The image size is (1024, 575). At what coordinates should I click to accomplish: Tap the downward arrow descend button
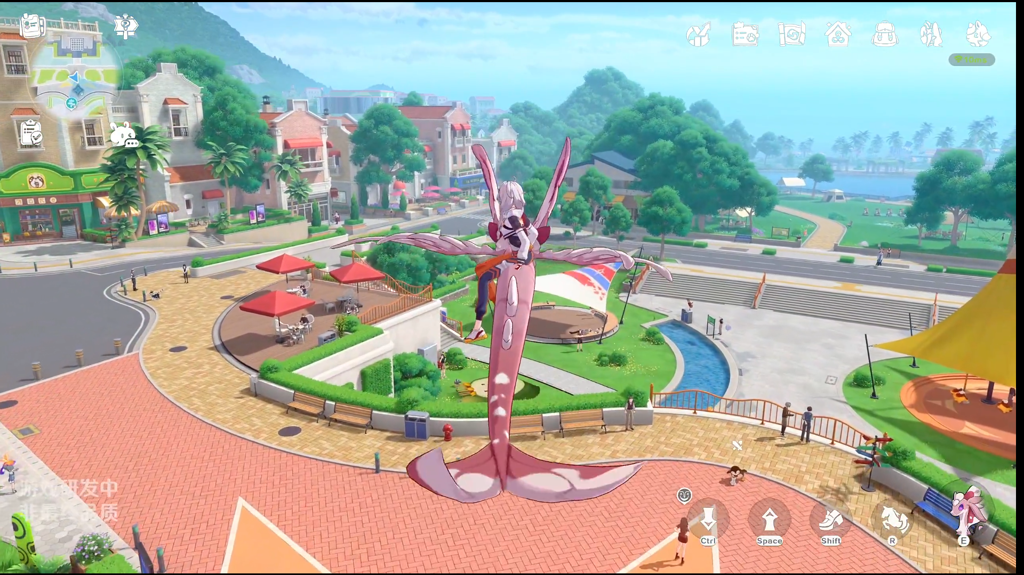point(708,518)
